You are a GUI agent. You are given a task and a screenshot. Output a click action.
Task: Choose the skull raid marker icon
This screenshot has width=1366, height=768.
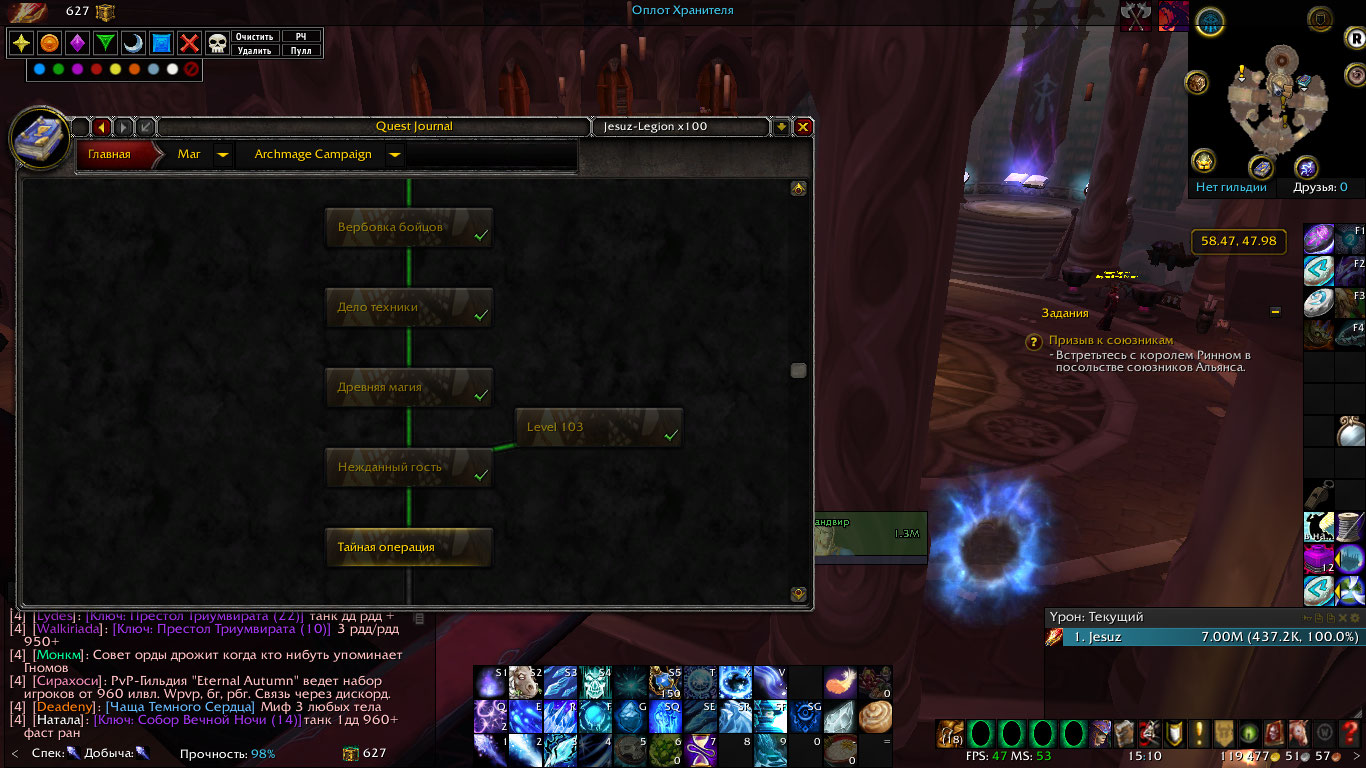(x=217, y=43)
